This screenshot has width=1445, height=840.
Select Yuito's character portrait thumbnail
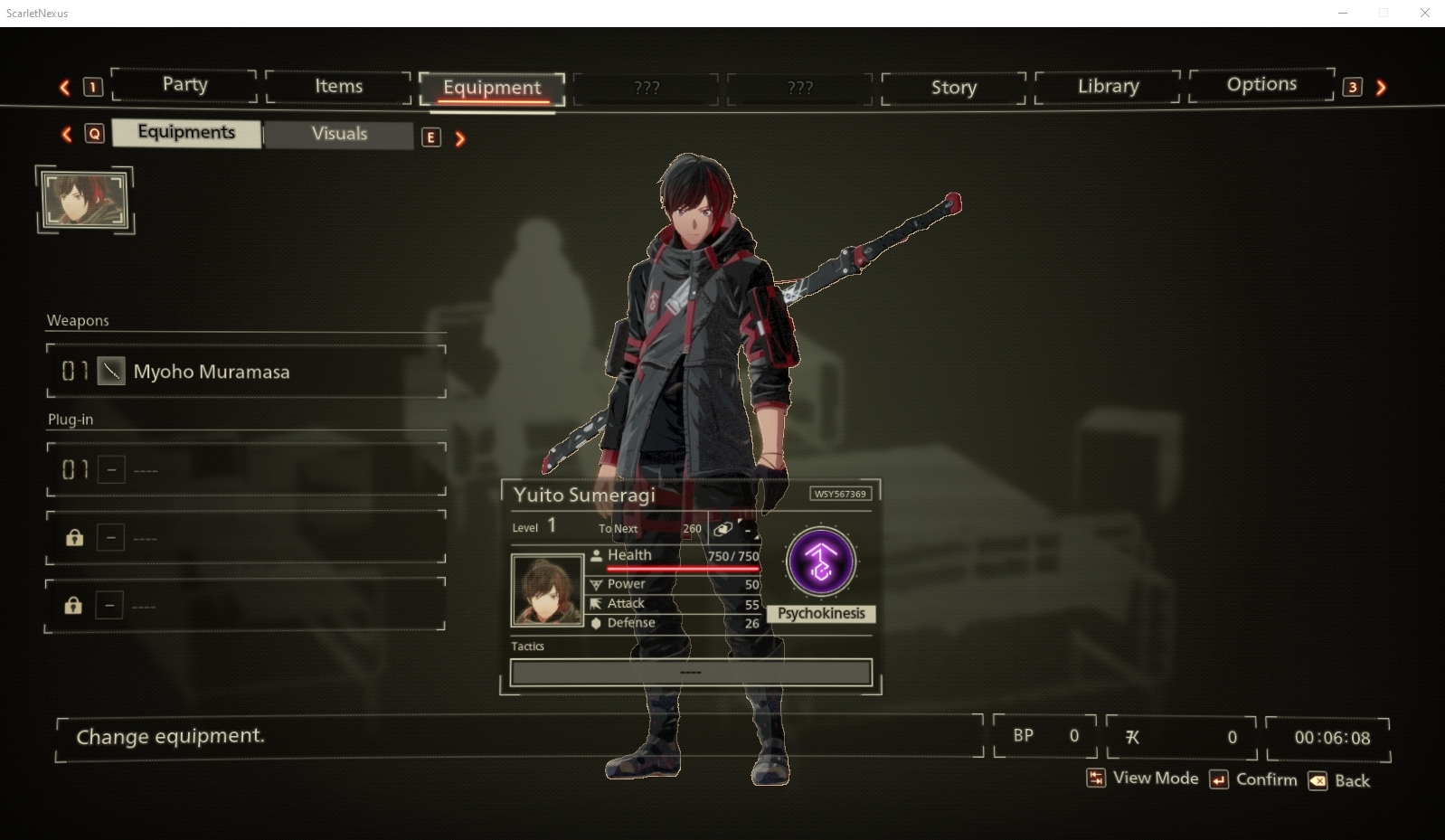click(x=85, y=200)
